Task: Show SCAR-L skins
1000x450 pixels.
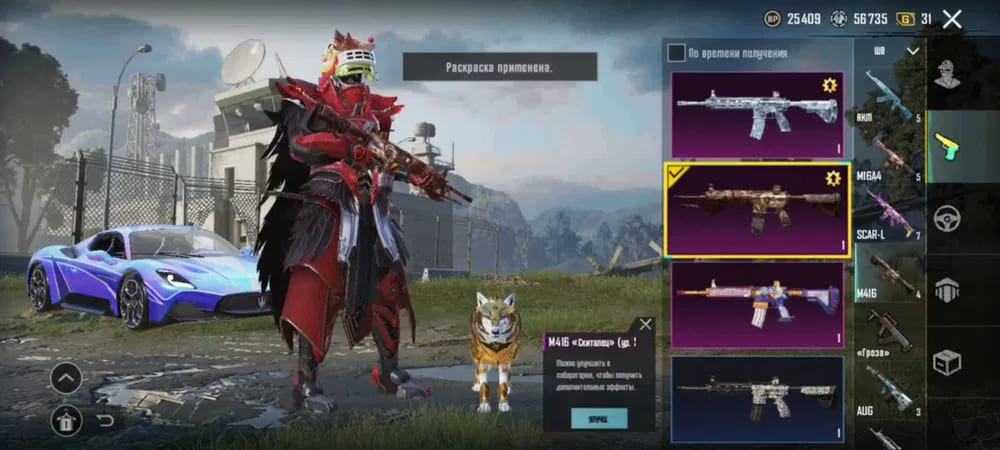Action: pyautogui.click(x=889, y=215)
